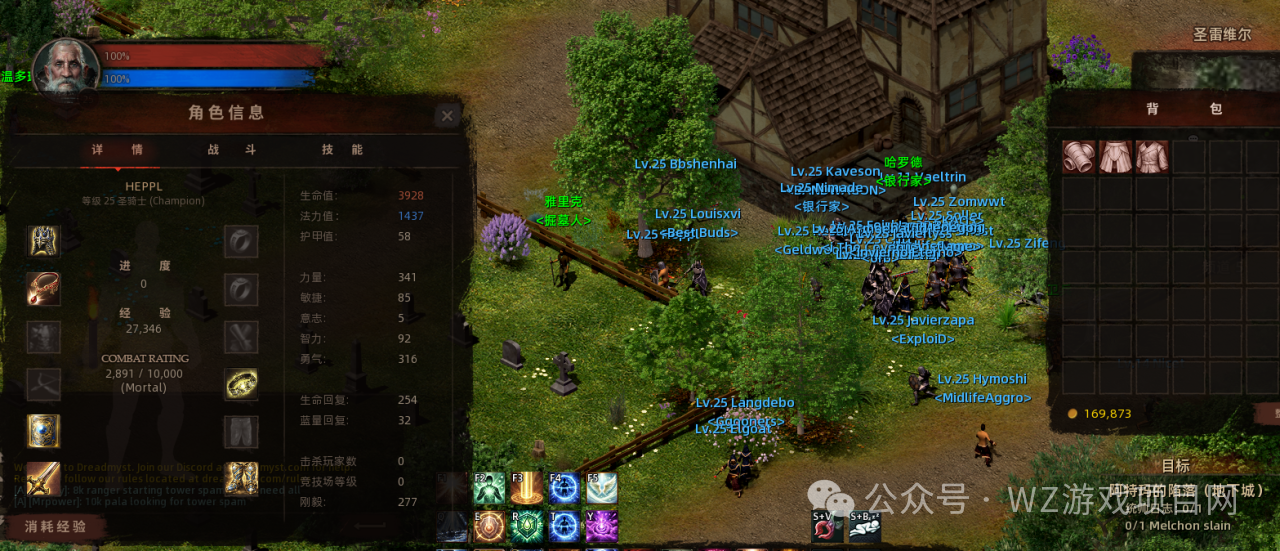
Task: Click the S+B sleeping figure icon
Action: click(864, 526)
